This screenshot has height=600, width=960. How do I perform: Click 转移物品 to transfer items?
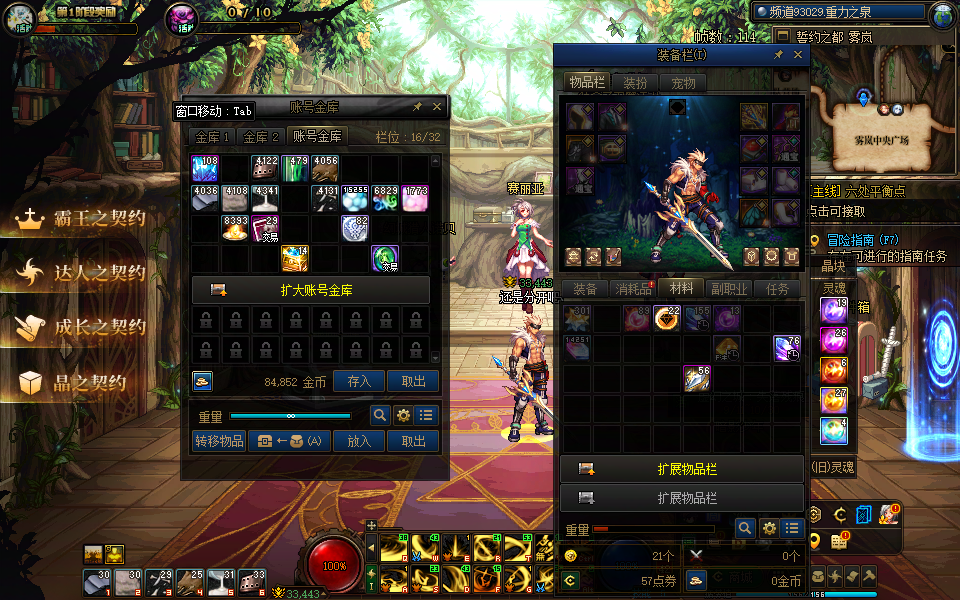tap(219, 441)
